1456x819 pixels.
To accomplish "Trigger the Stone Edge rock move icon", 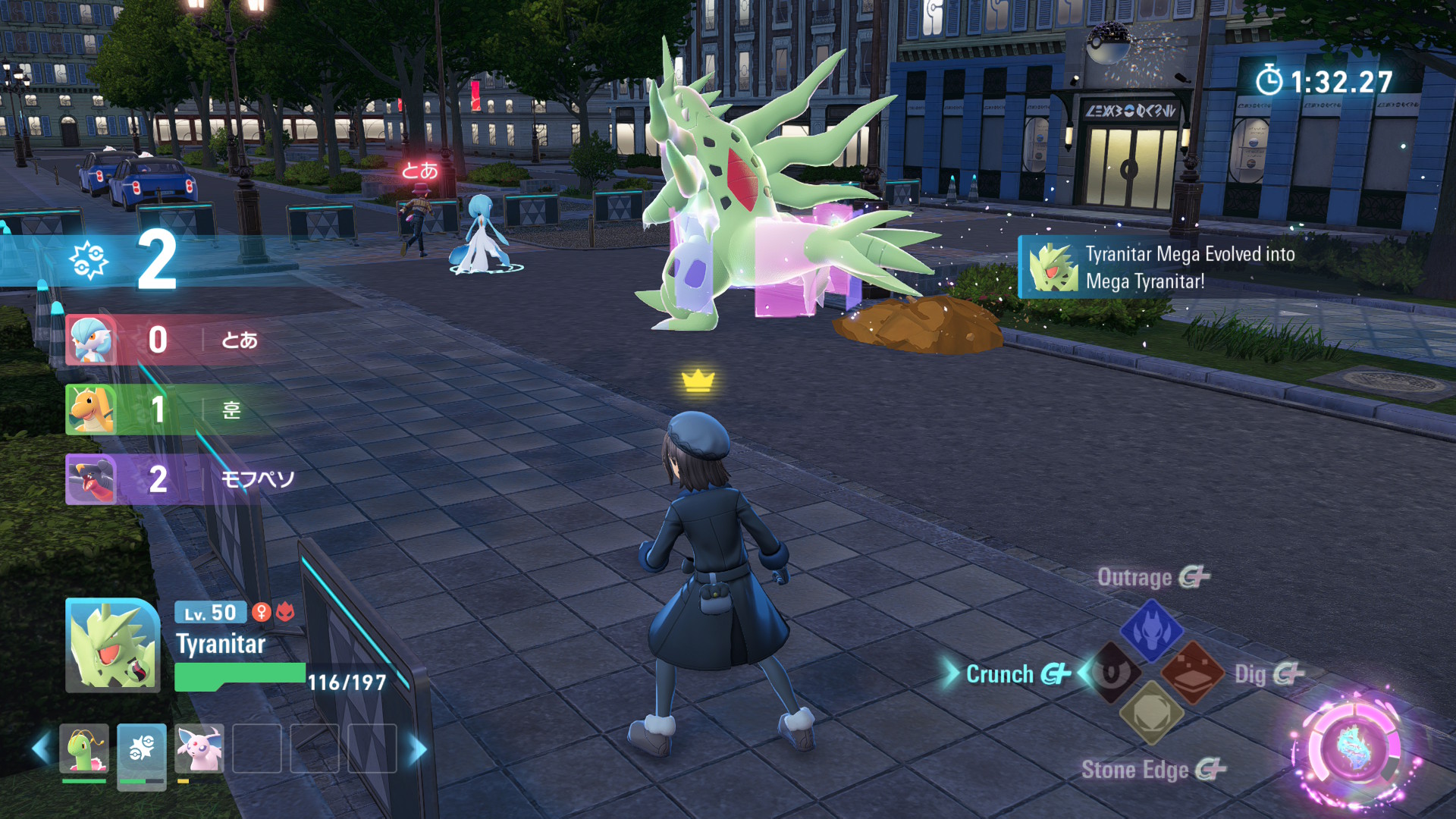I will point(1151,713).
